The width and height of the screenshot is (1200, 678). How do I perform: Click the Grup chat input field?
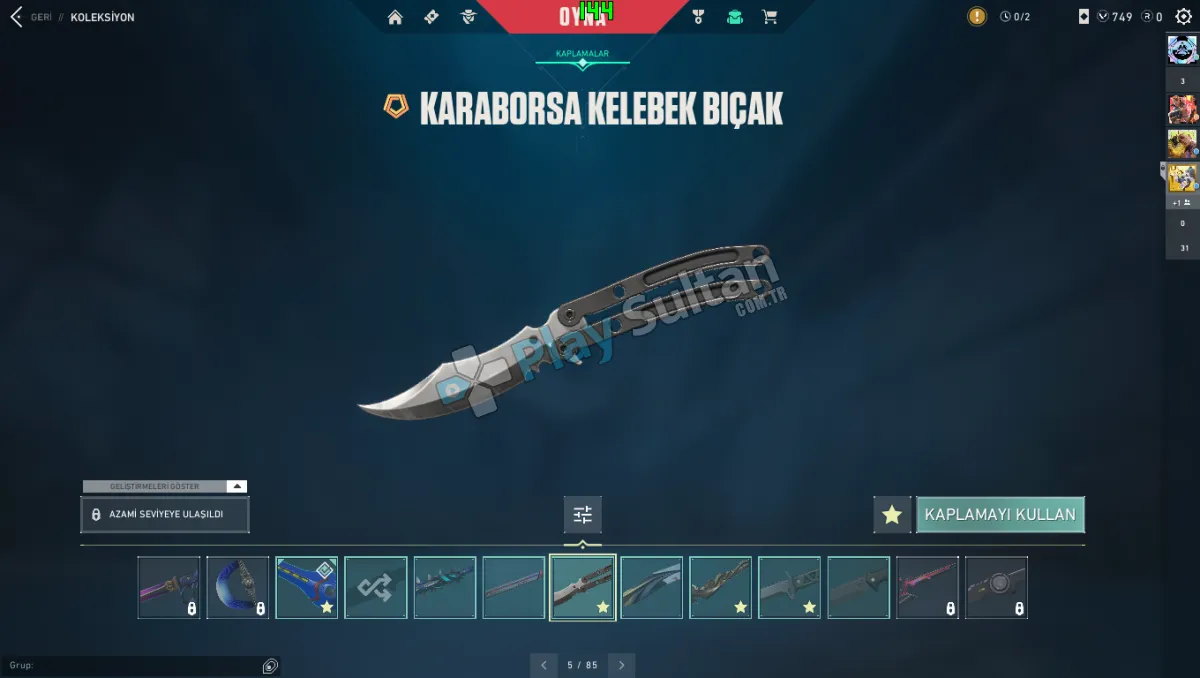point(130,666)
